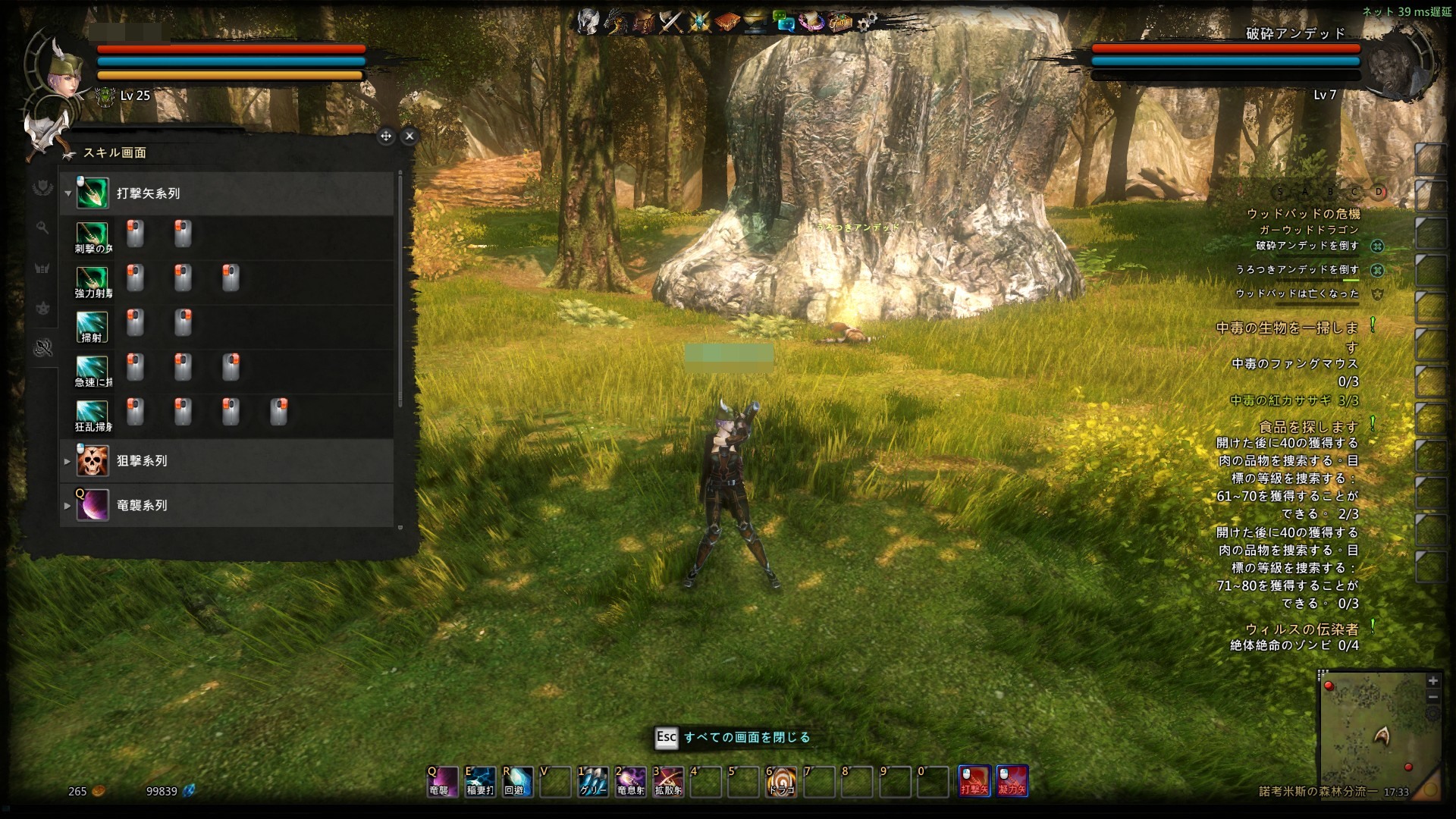Viewport: 1456px width, 819px height.
Task: Activate the 竜襲 skill in slot Q
Action: pos(442,781)
